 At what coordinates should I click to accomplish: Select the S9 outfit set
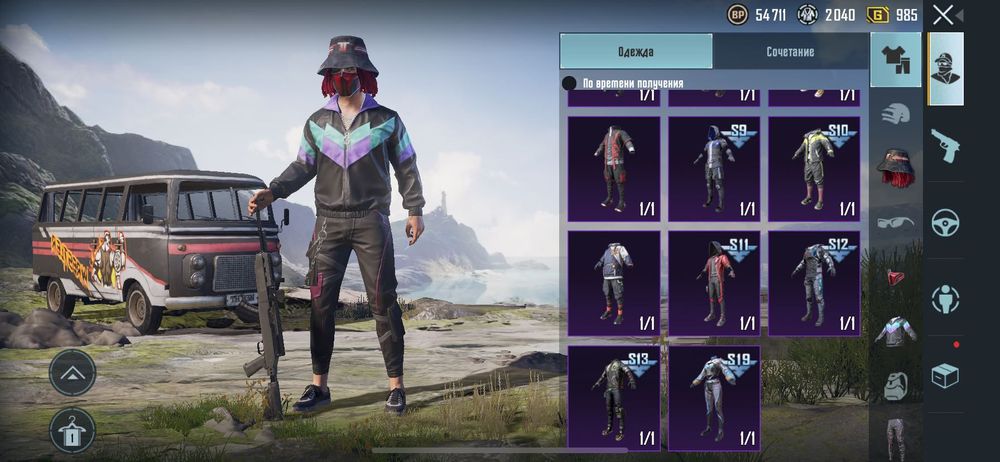tap(714, 168)
